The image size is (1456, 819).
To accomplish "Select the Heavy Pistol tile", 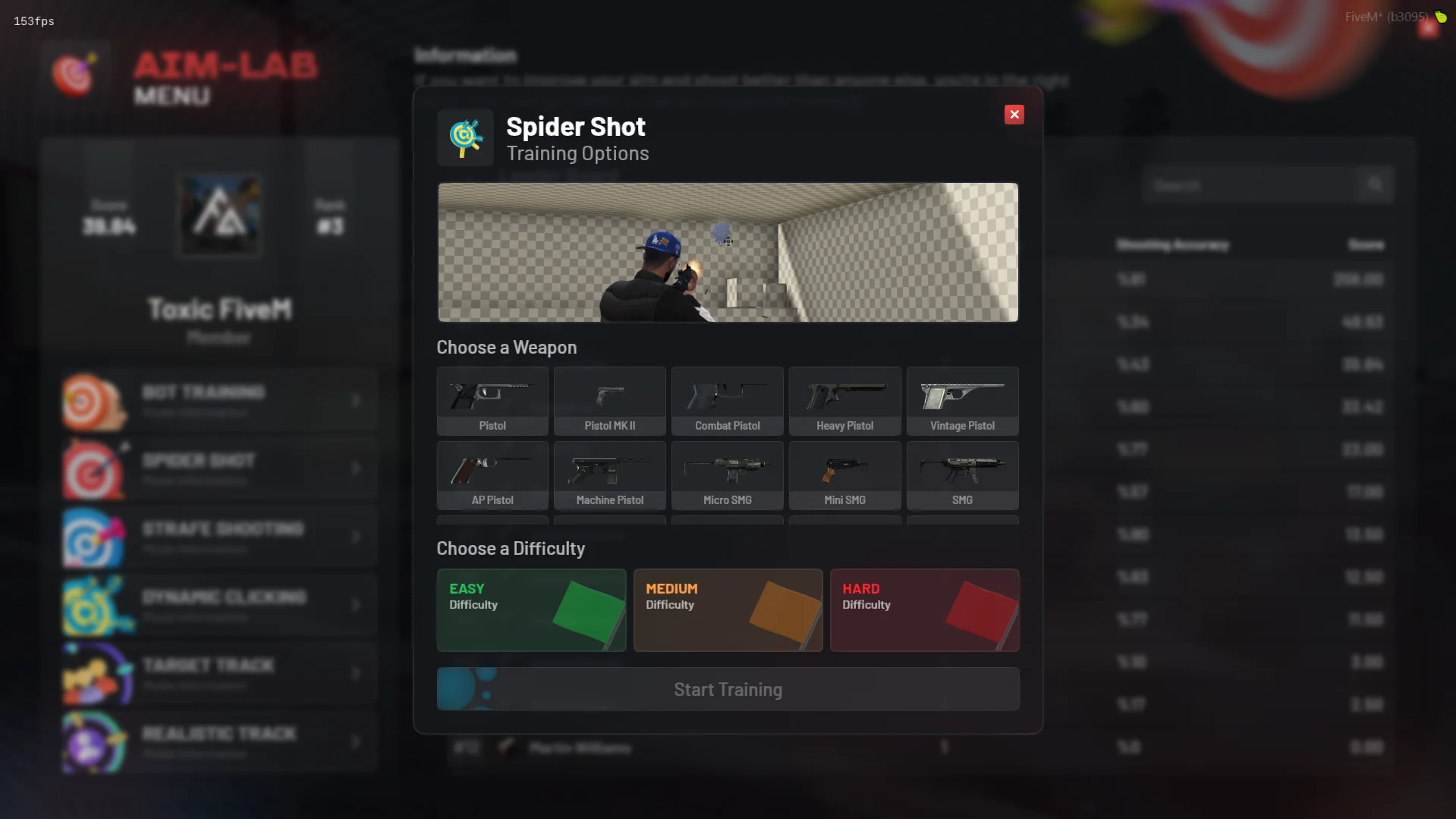I will pos(844,402).
